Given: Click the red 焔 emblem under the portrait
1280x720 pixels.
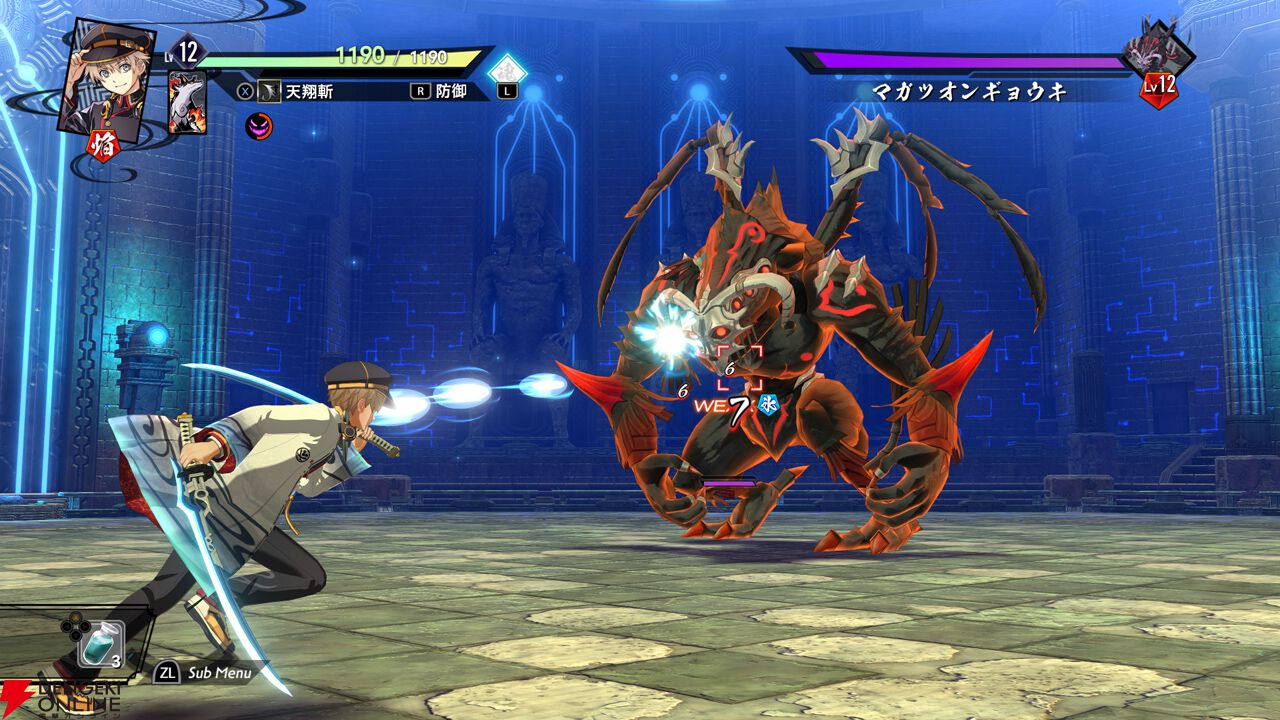Looking at the screenshot, I should click(105, 146).
